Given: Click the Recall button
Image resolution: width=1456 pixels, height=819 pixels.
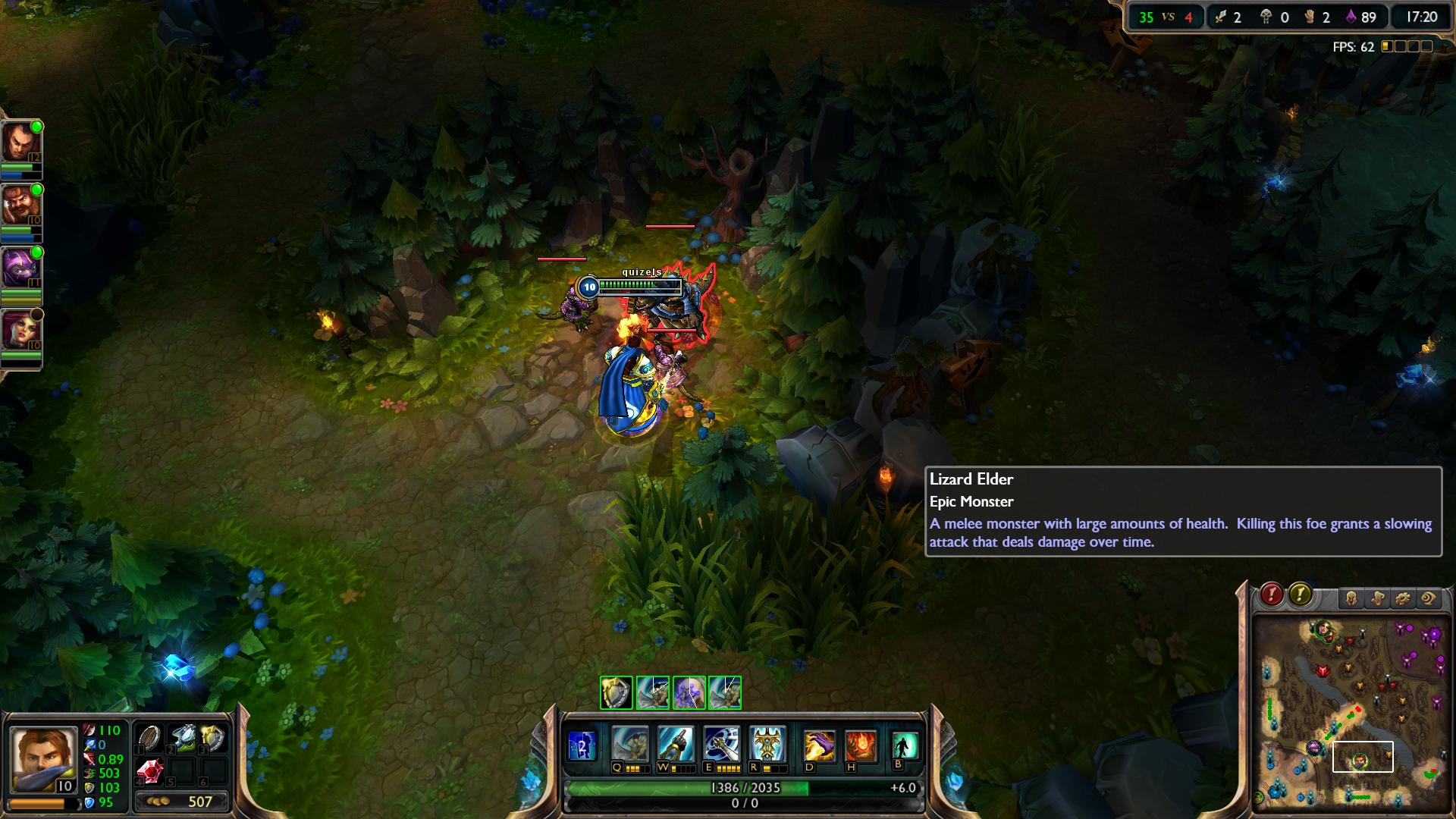Looking at the screenshot, I should (x=905, y=745).
